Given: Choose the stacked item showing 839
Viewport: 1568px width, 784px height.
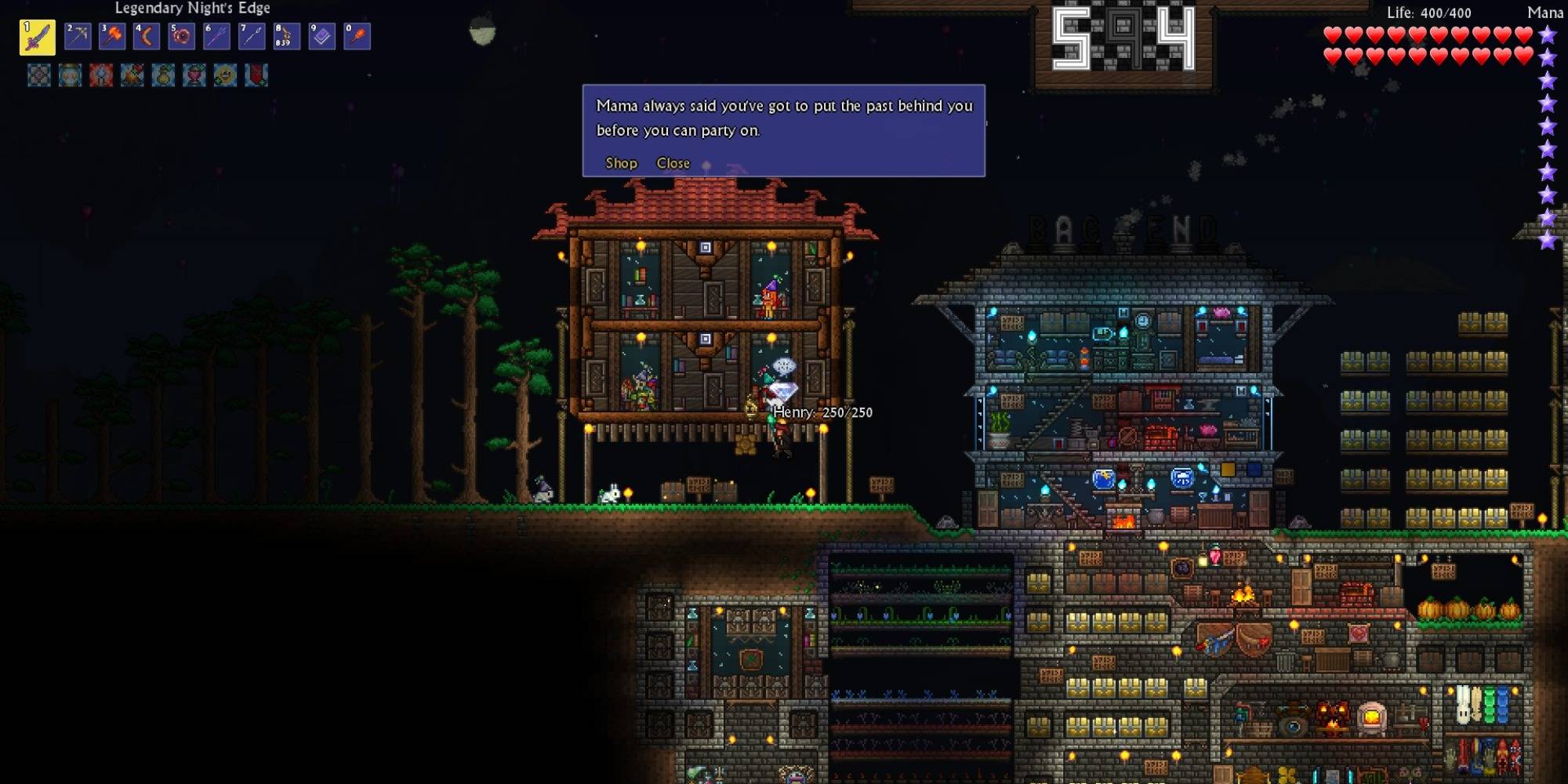Looking at the screenshot, I should tap(286, 36).
